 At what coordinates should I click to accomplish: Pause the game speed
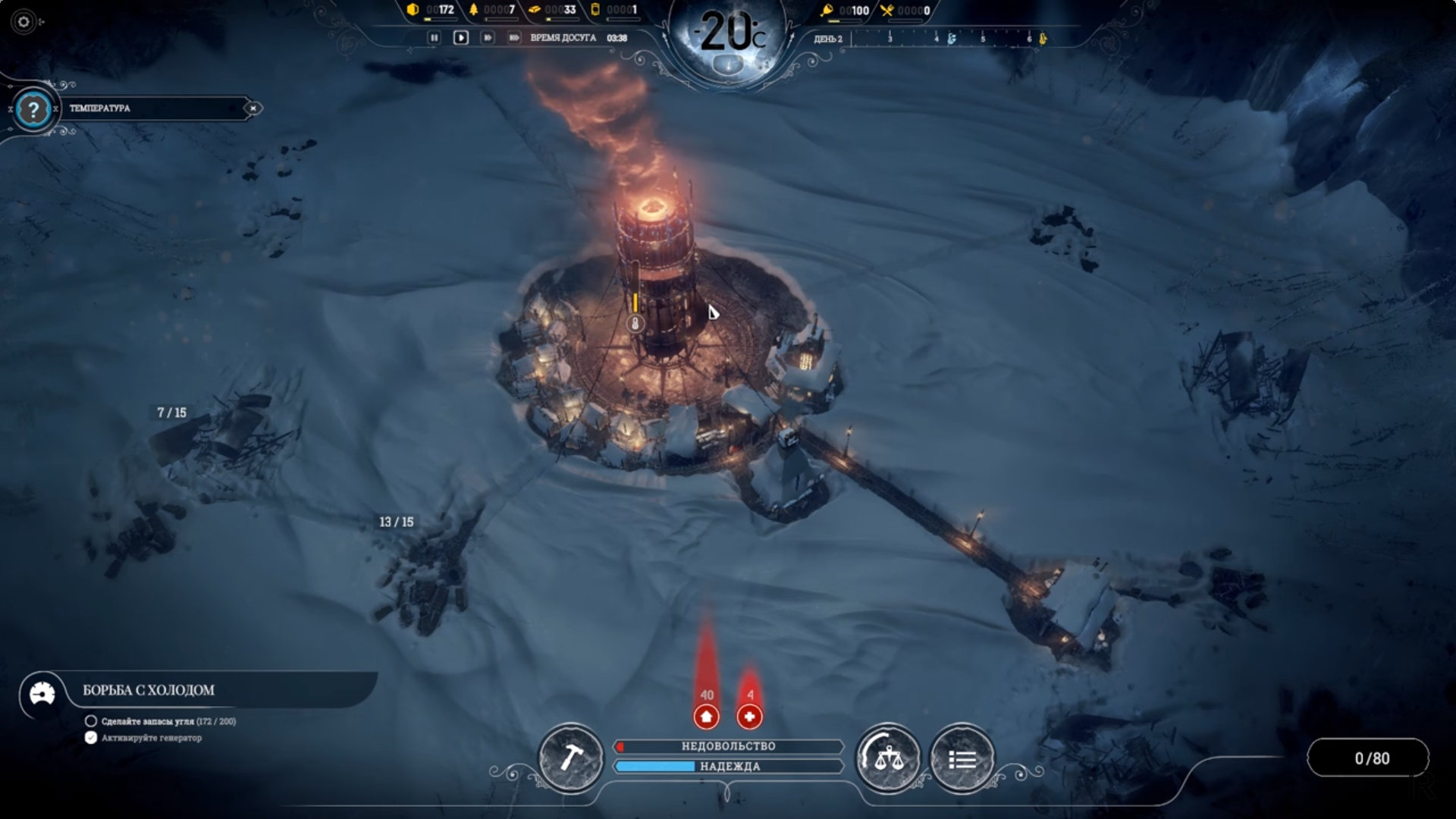point(434,37)
